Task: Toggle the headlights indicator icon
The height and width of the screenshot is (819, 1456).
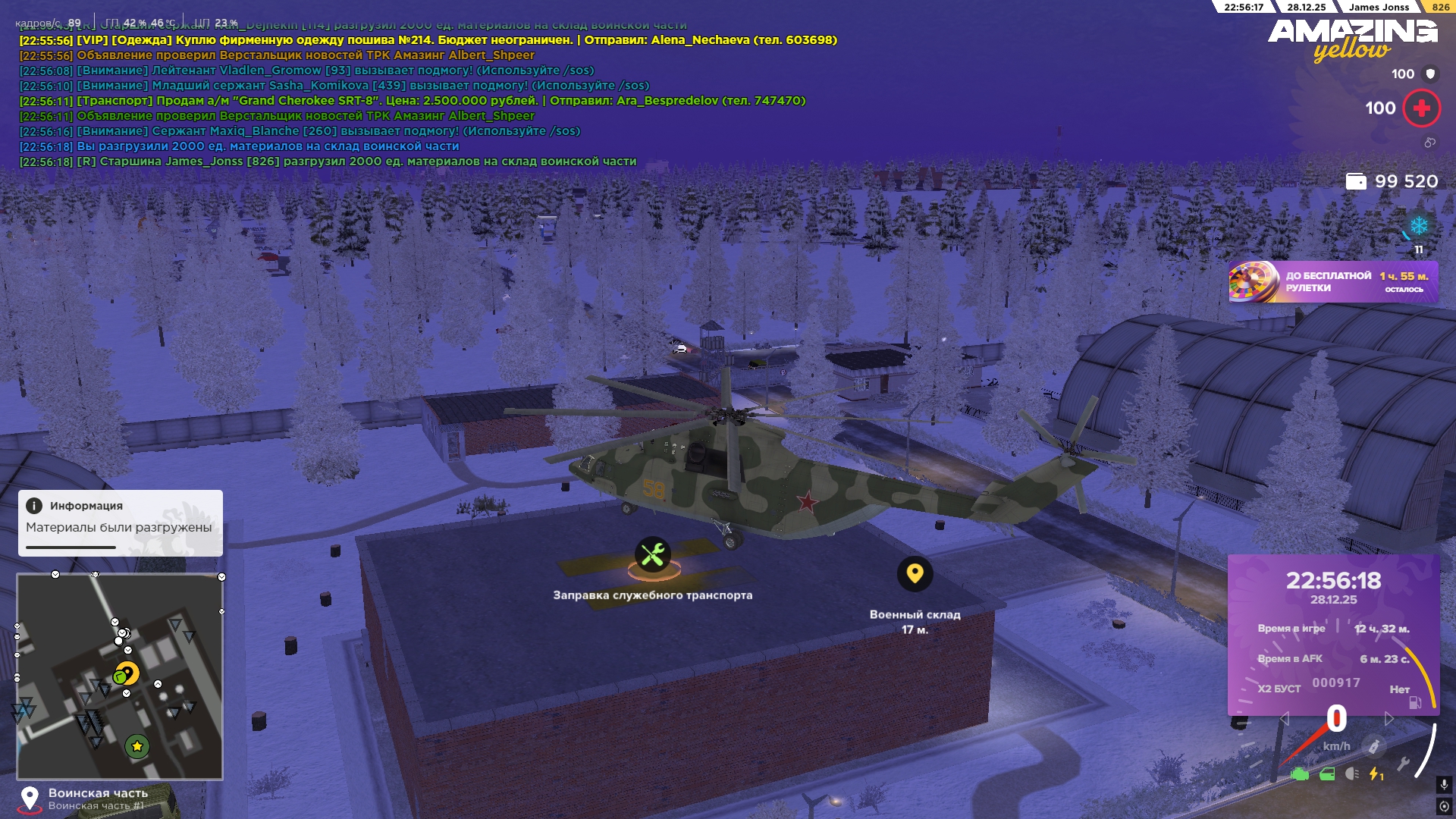Action: pos(1352,774)
